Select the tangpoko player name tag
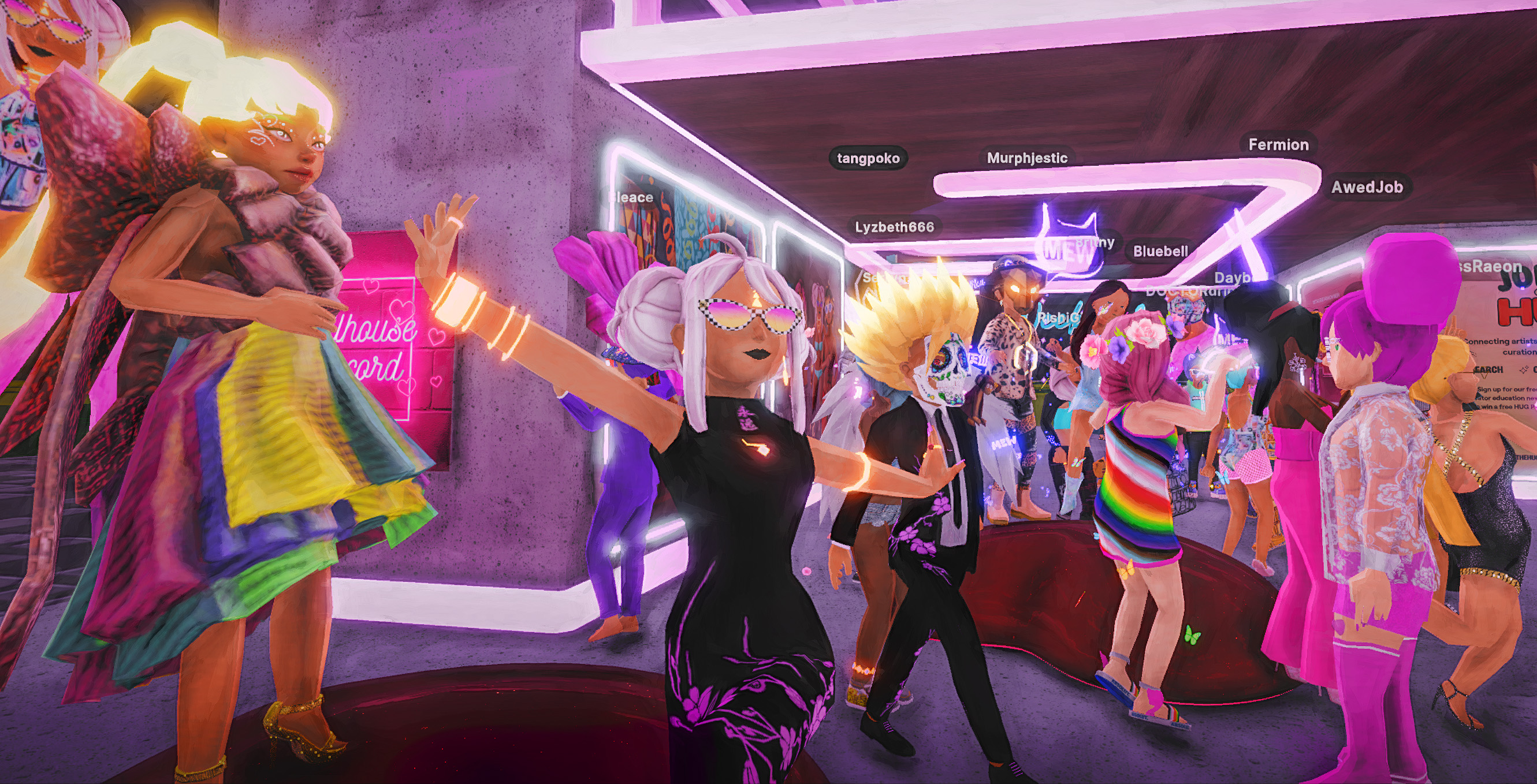Screen dimensions: 1537x784 [868, 159]
